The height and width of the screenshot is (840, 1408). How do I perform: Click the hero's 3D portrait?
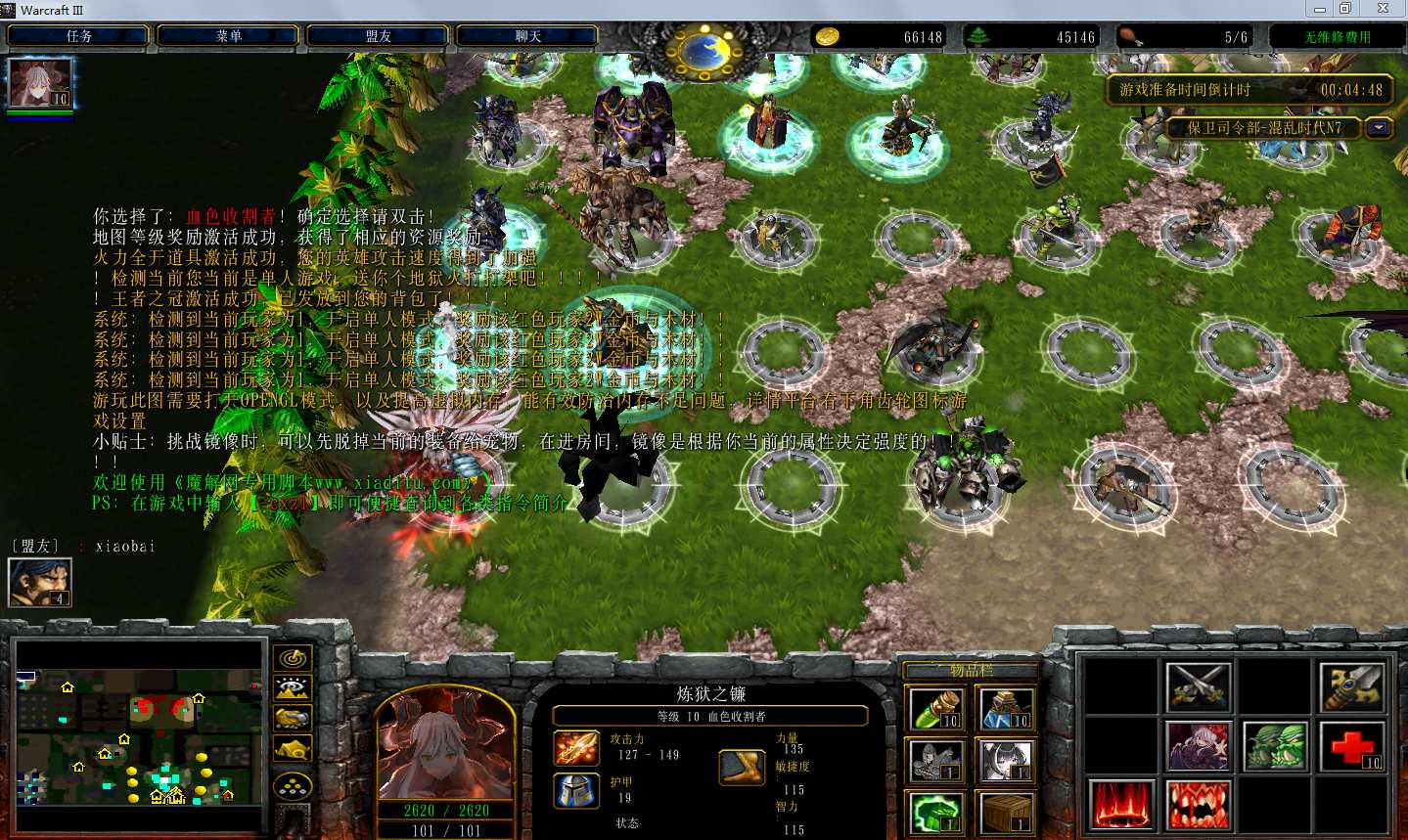click(x=445, y=745)
